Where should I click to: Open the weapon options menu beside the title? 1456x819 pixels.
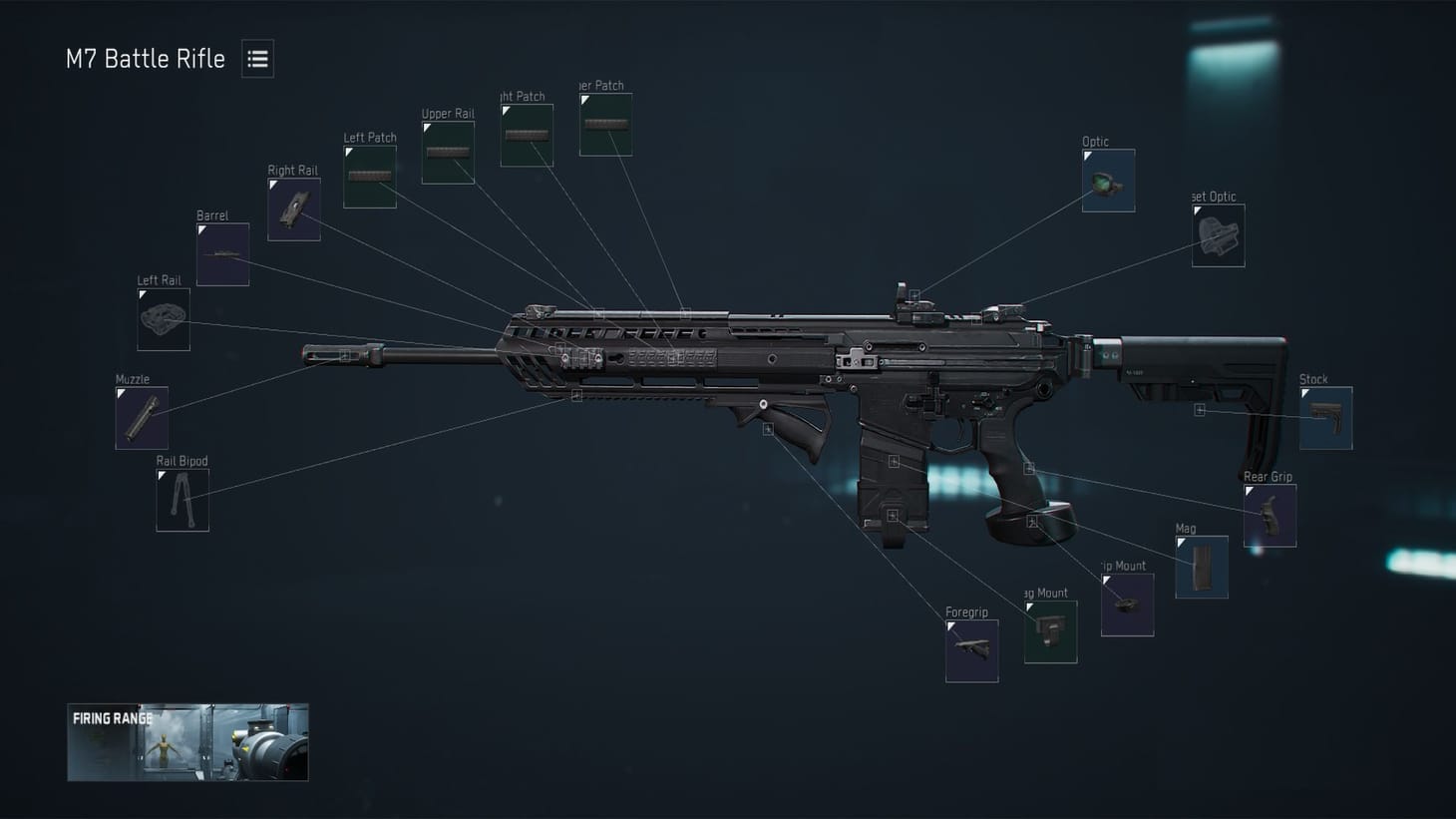click(257, 58)
